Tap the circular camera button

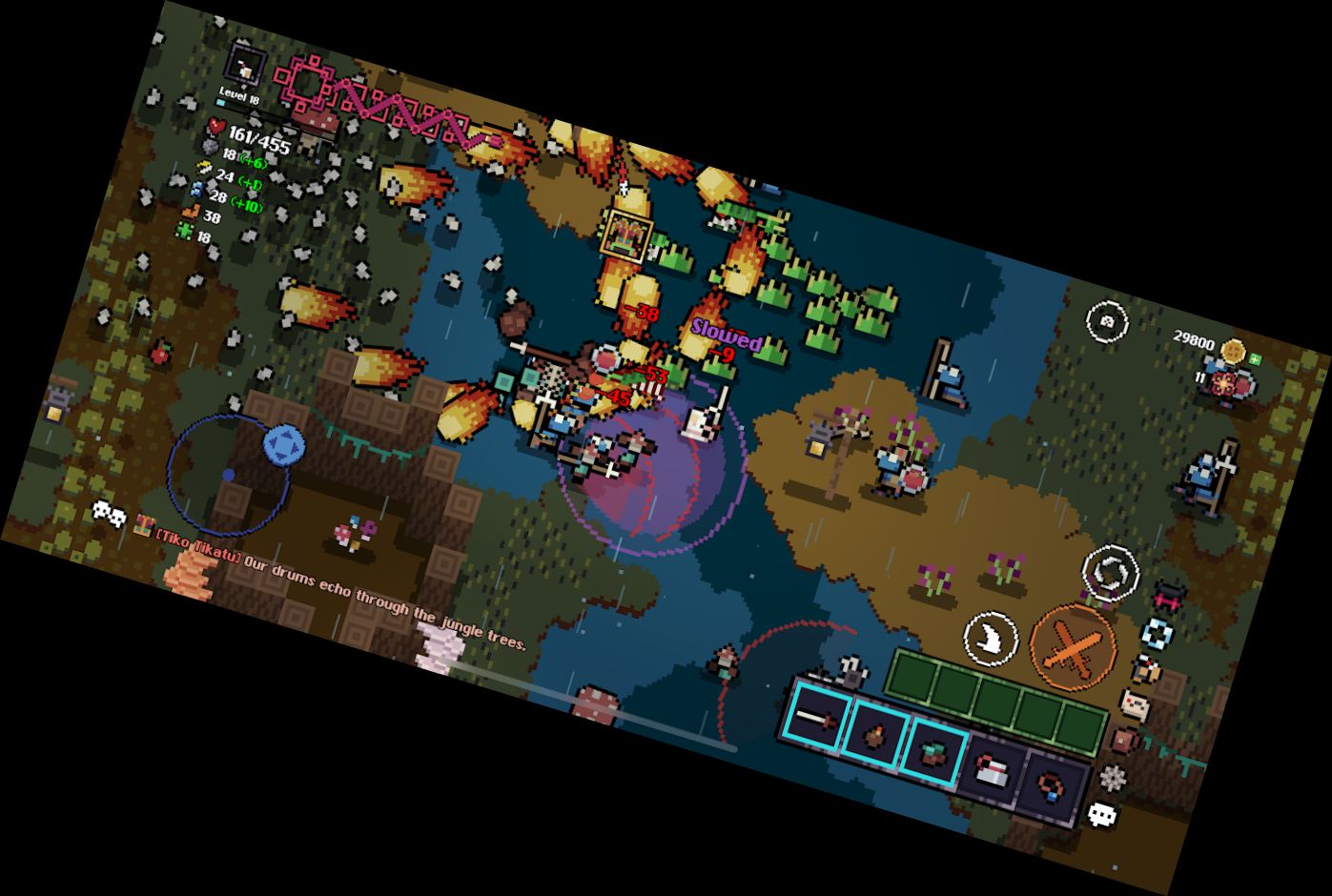click(x=1107, y=321)
